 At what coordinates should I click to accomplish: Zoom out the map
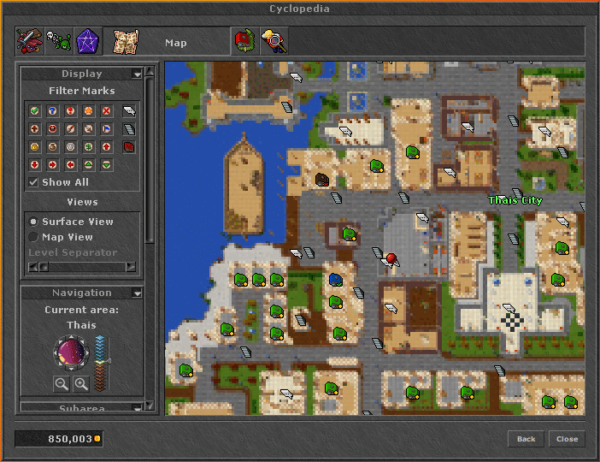62,383
